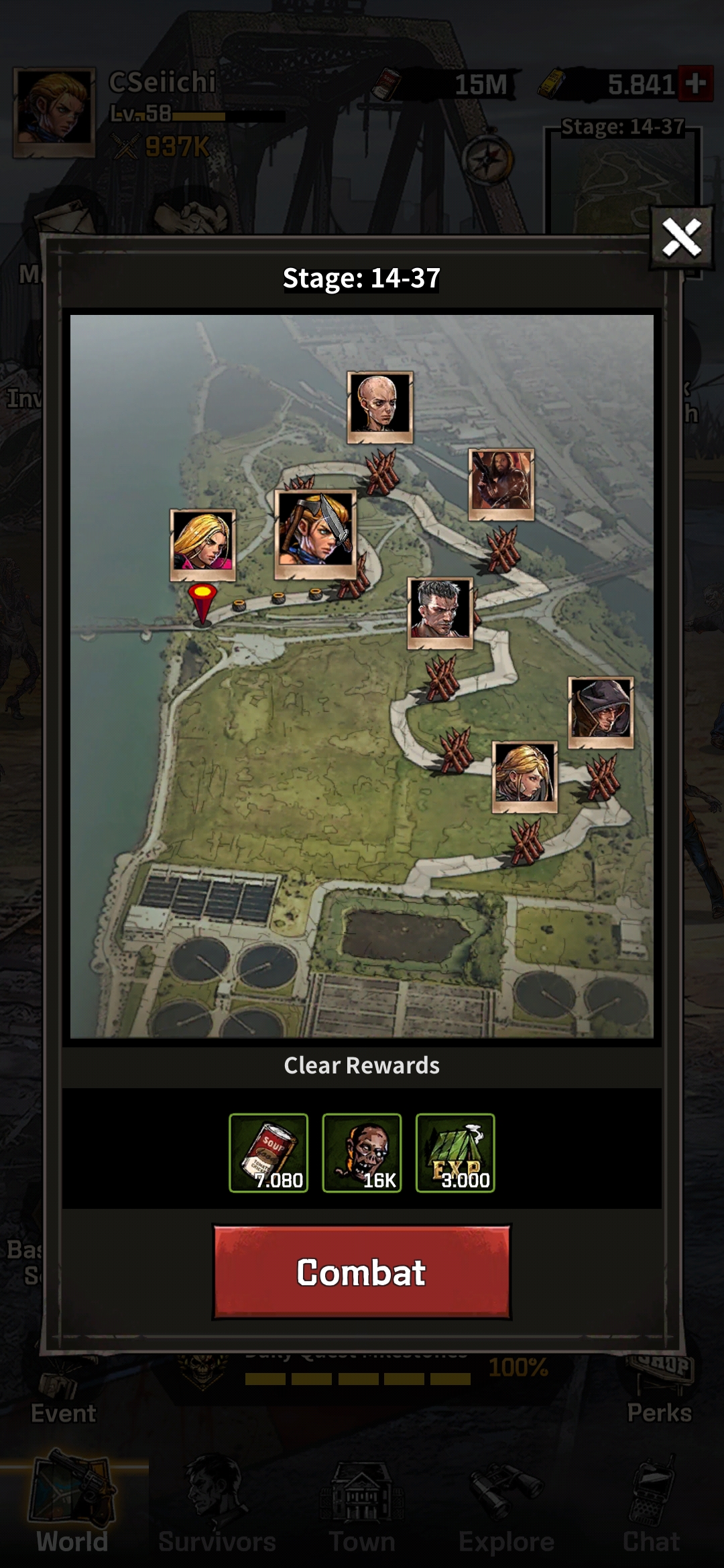Select the zombie head reward icon
The width and height of the screenshot is (724, 1568).
click(361, 1153)
